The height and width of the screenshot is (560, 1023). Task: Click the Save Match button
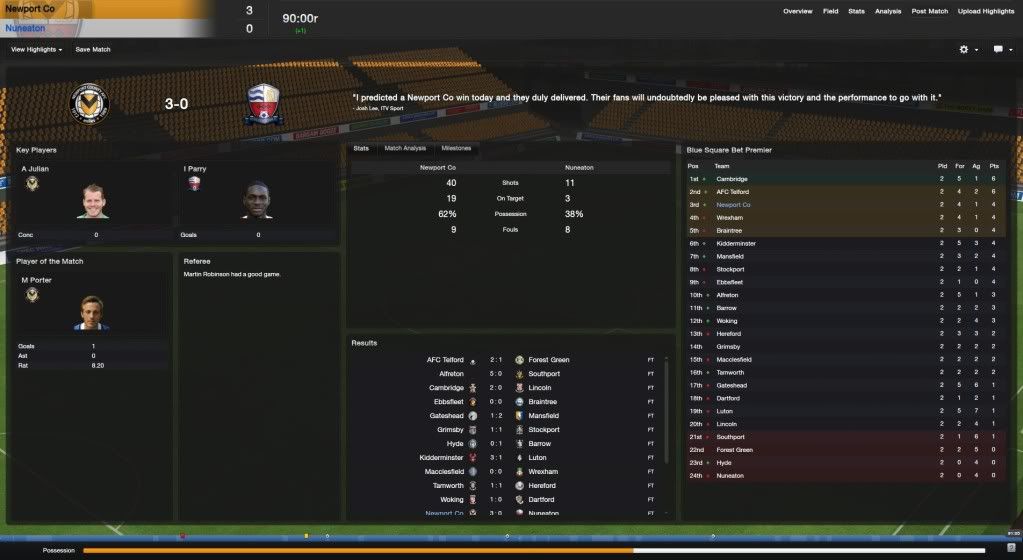click(x=93, y=49)
